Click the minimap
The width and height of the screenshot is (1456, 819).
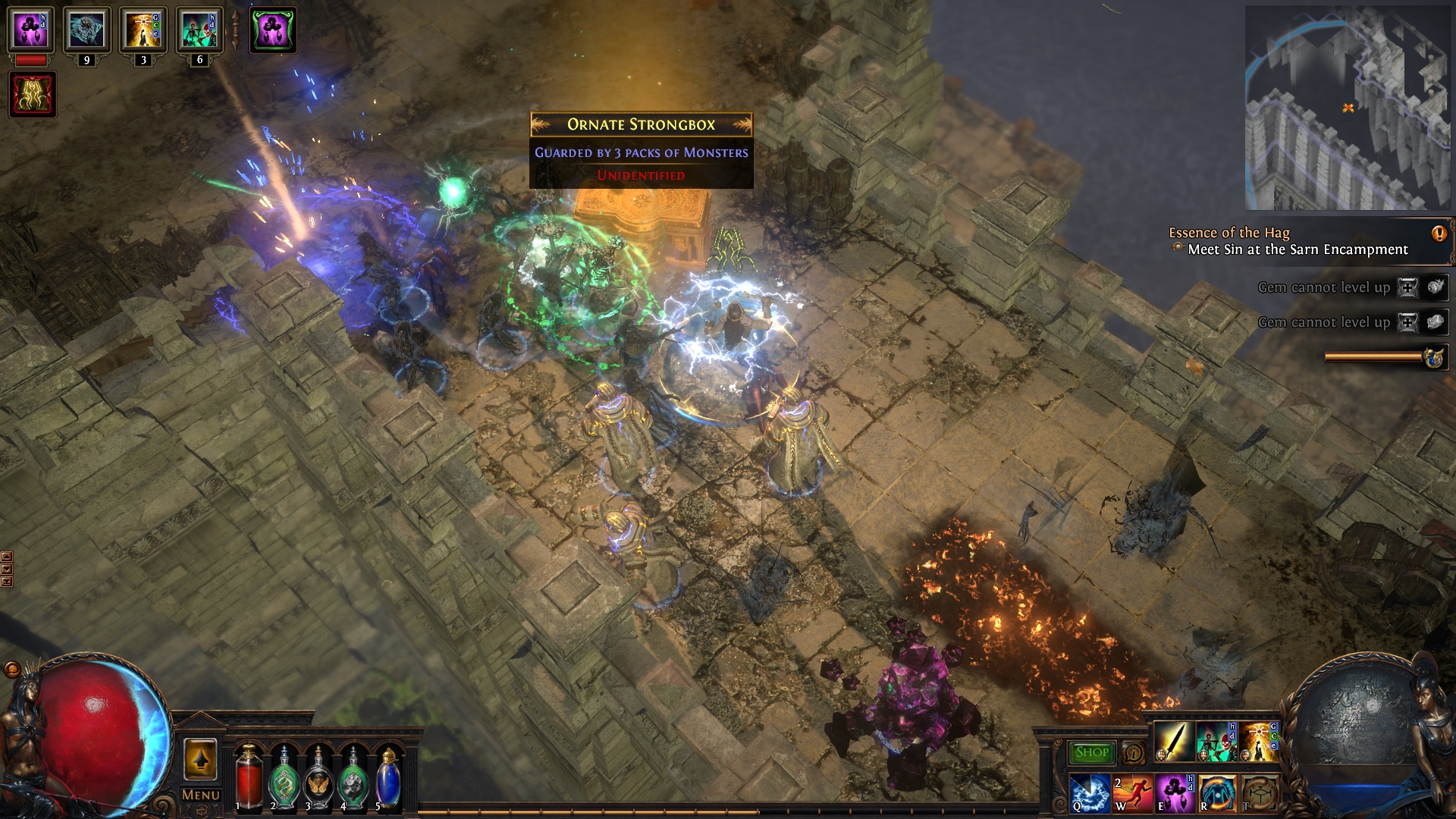1347,108
